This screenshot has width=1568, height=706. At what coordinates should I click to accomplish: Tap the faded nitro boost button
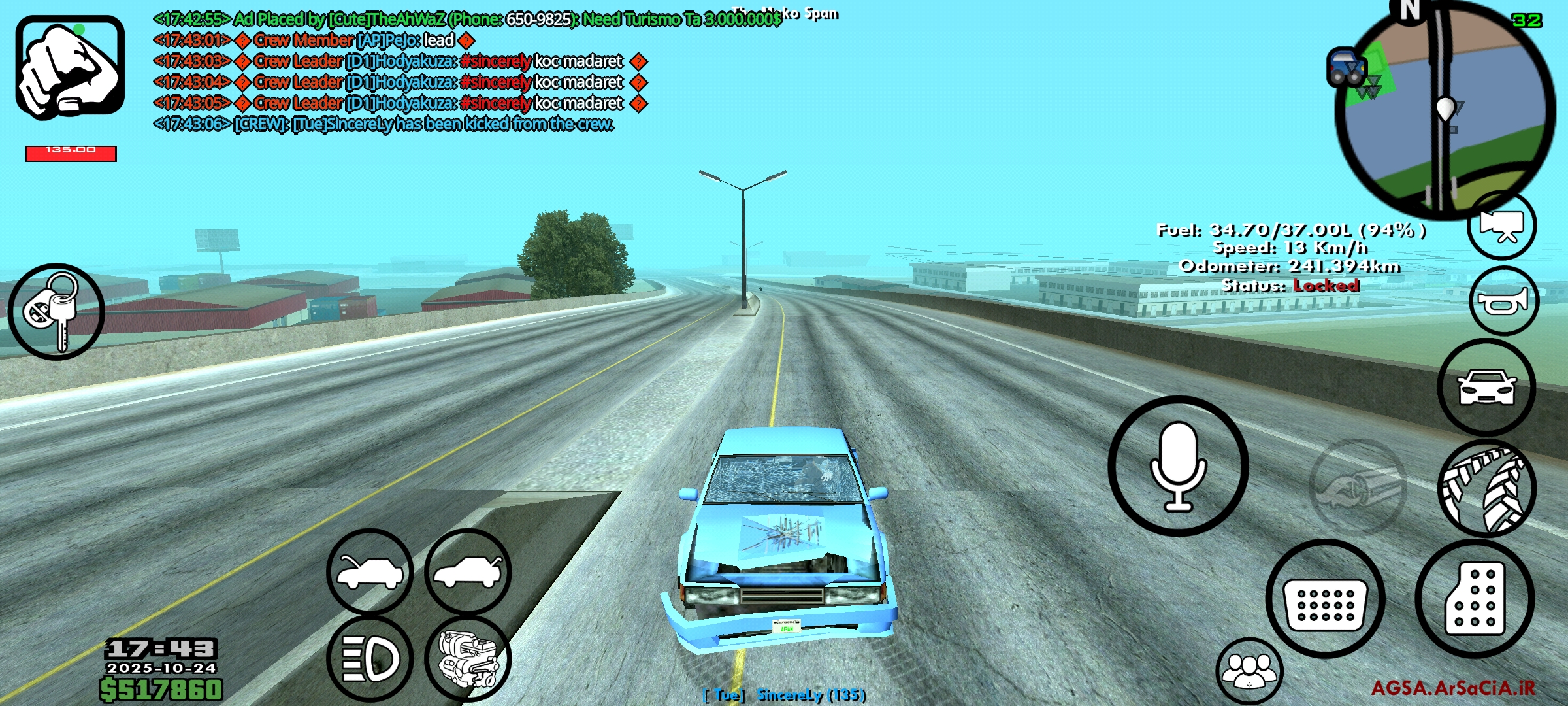[x=1358, y=487]
